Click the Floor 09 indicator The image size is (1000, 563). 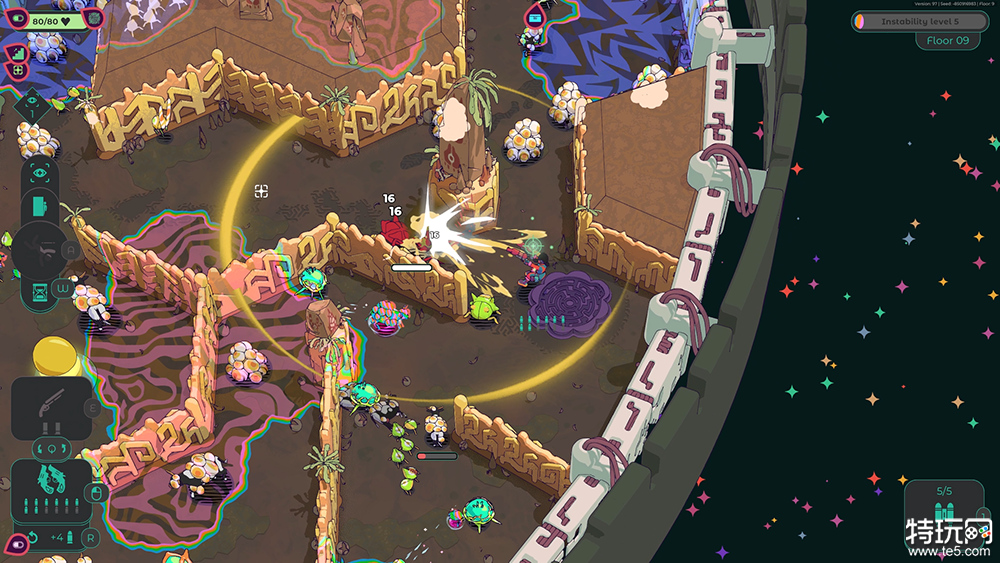[947, 41]
